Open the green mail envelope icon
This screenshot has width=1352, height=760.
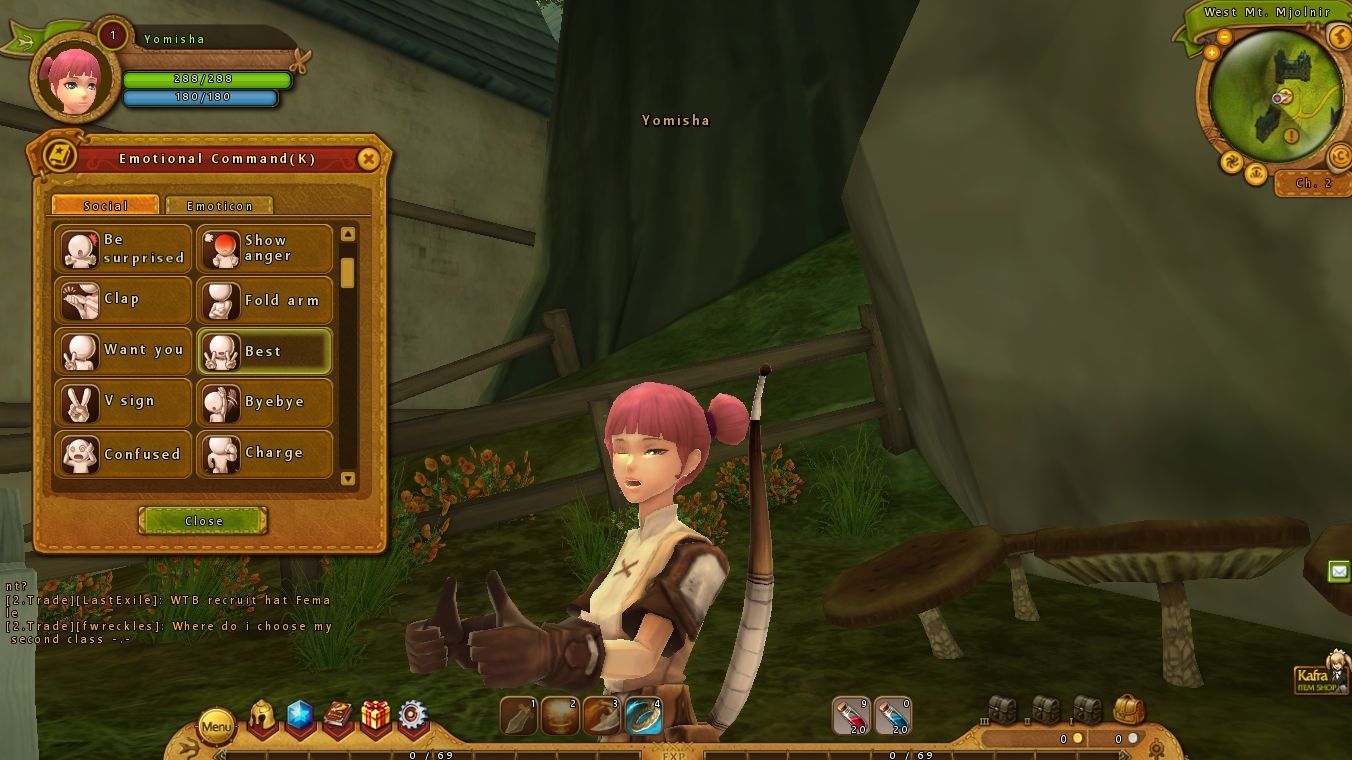coord(1339,571)
